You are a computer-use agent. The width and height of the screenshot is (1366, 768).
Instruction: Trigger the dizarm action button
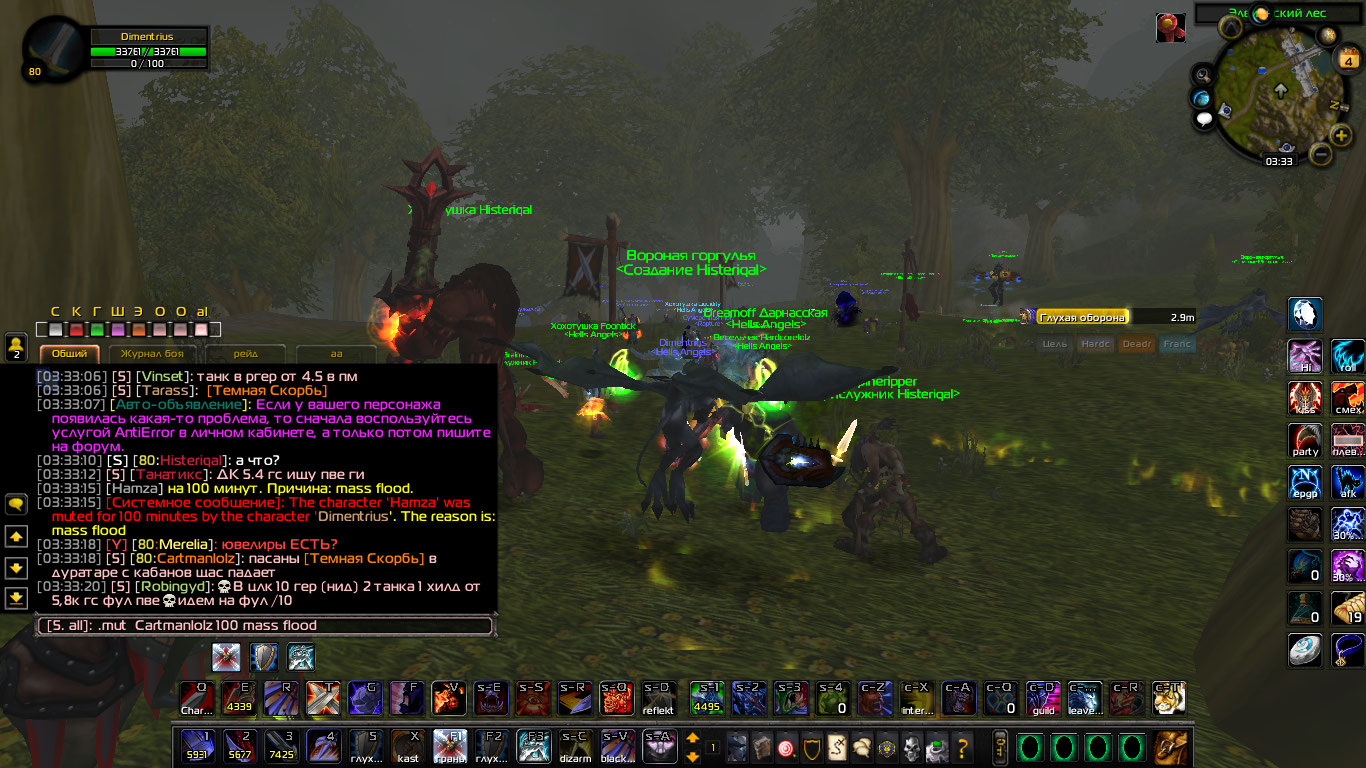coord(574,746)
